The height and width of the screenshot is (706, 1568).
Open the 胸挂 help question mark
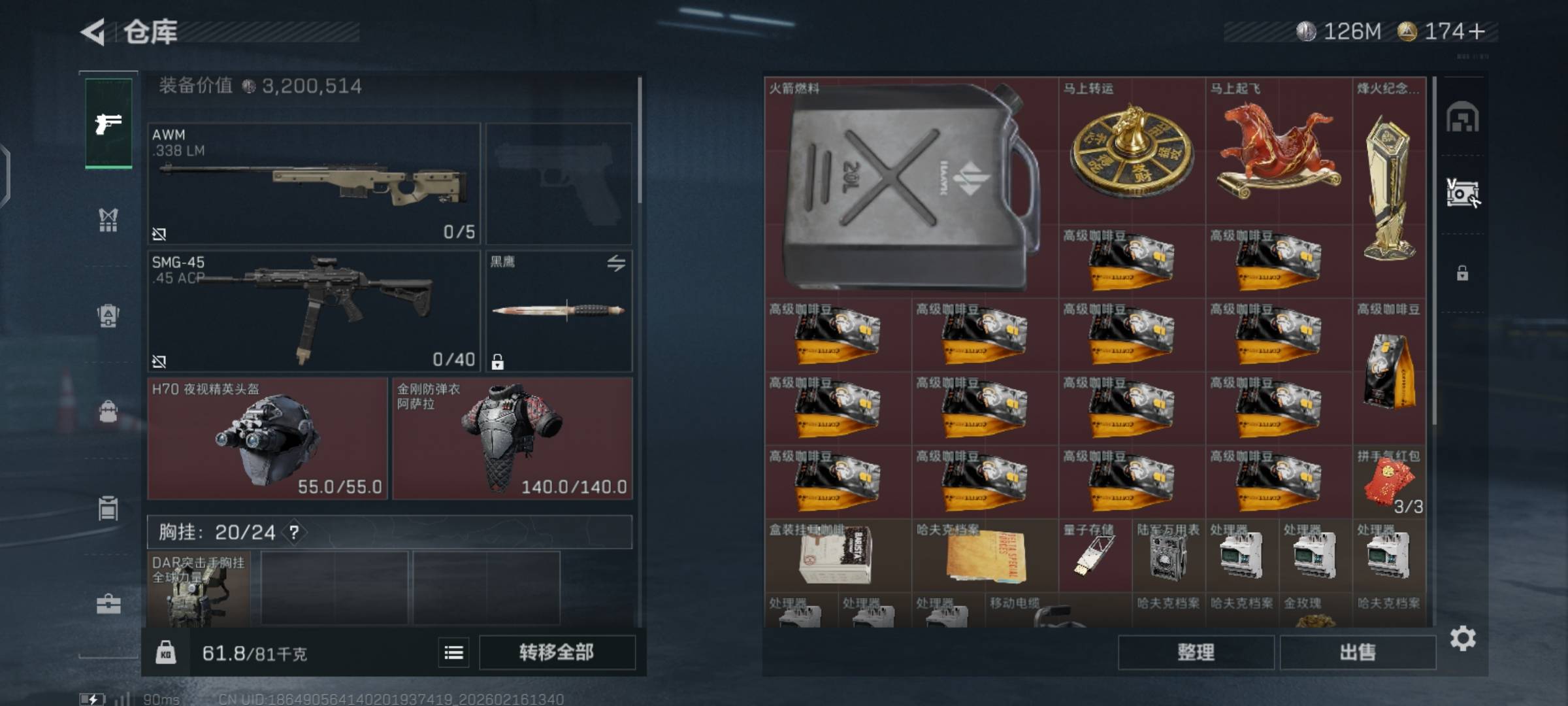tap(295, 533)
